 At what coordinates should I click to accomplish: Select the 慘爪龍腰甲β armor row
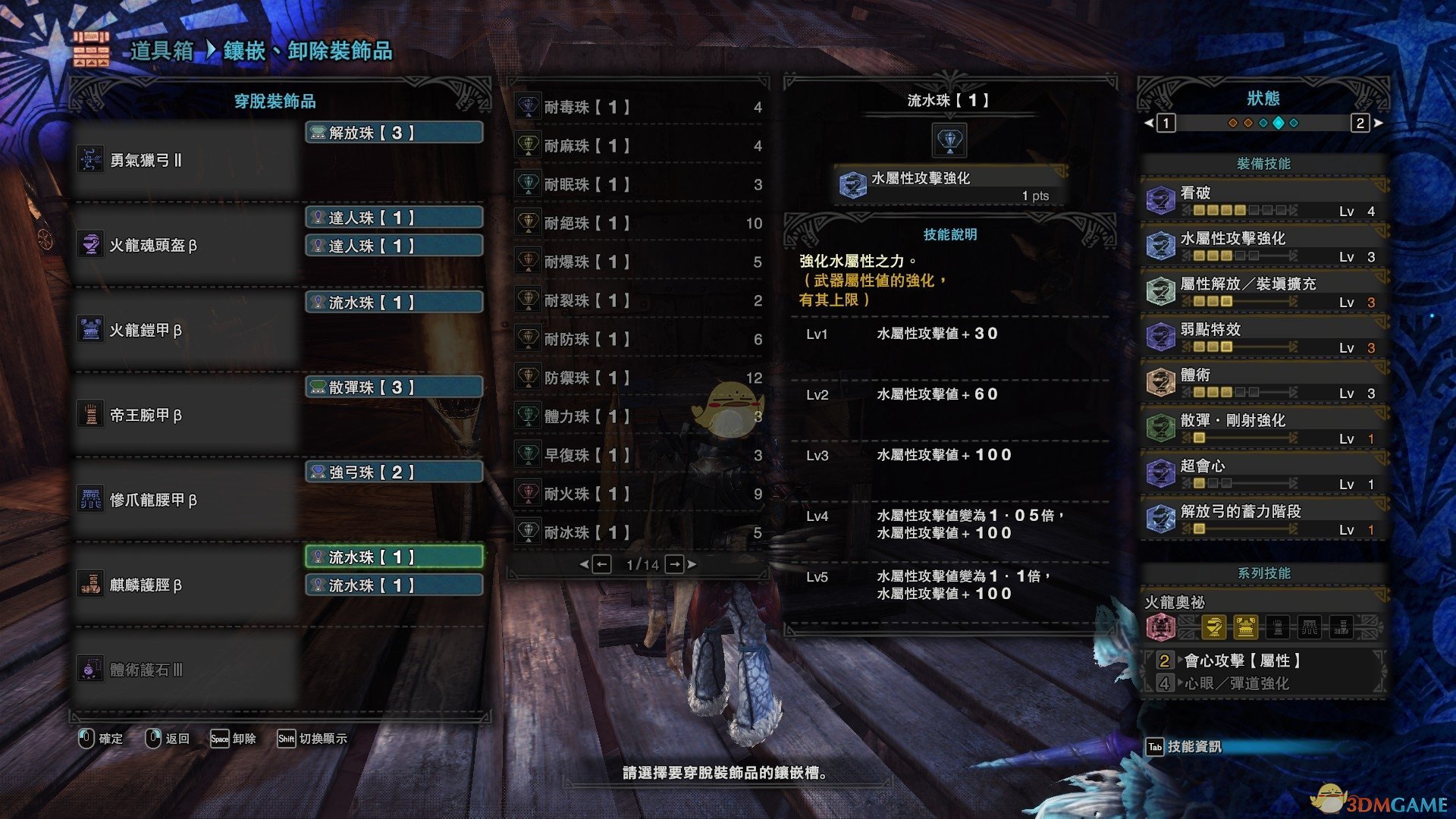click(186, 500)
